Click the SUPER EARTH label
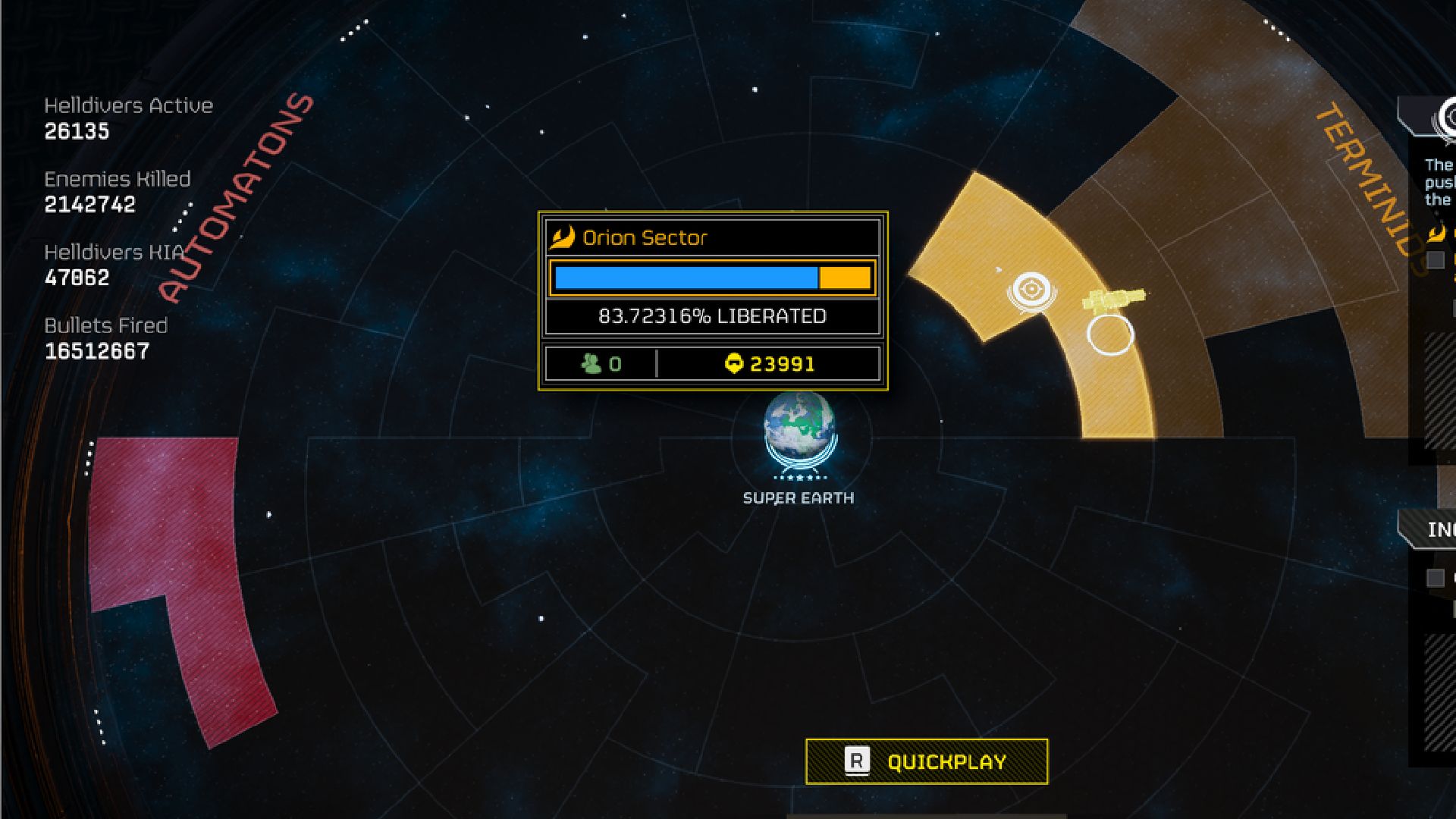This screenshot has width=1456, height=819. (x=797, y=498)
